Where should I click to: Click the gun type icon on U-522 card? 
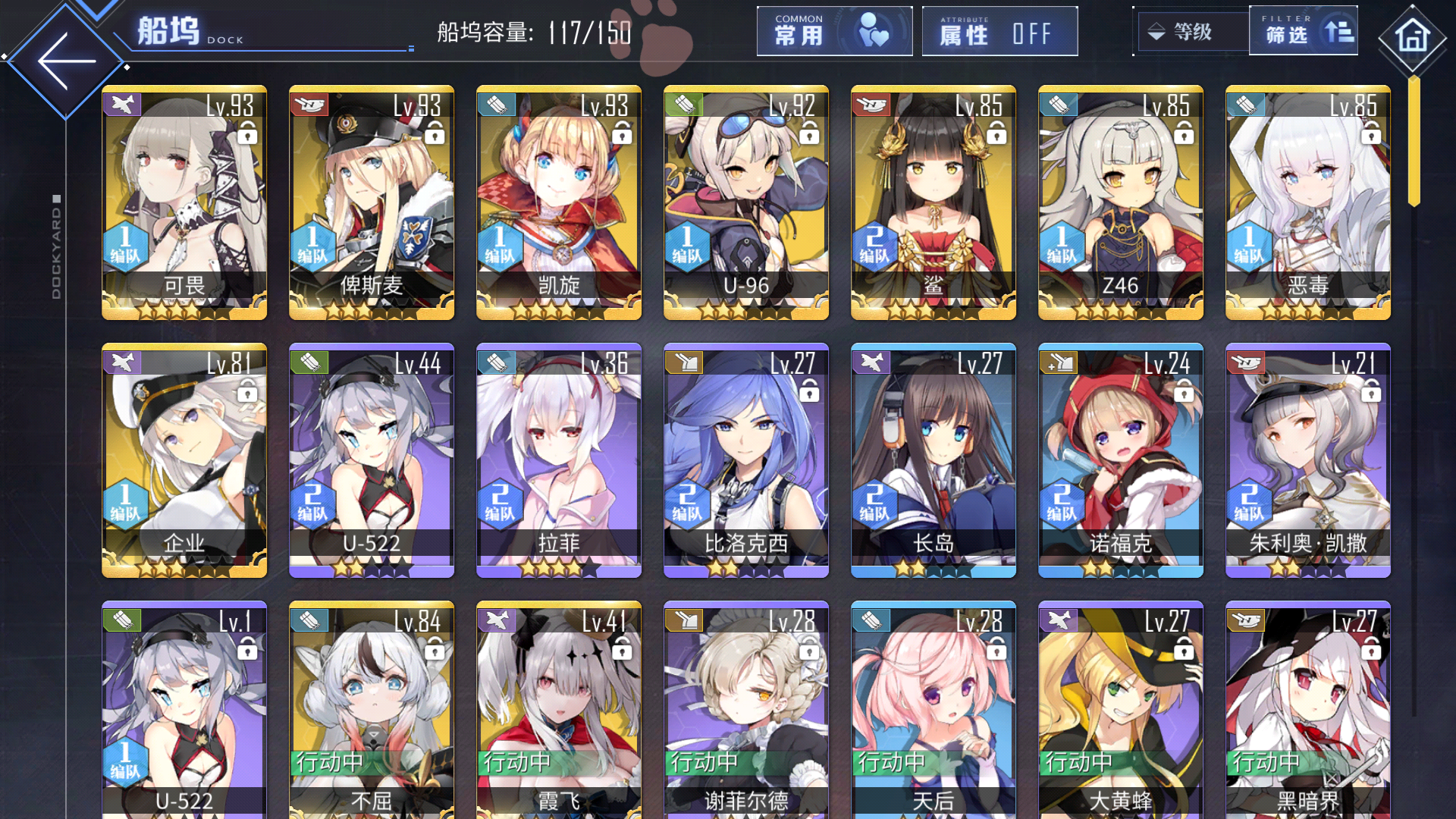[x=311, y=363]
